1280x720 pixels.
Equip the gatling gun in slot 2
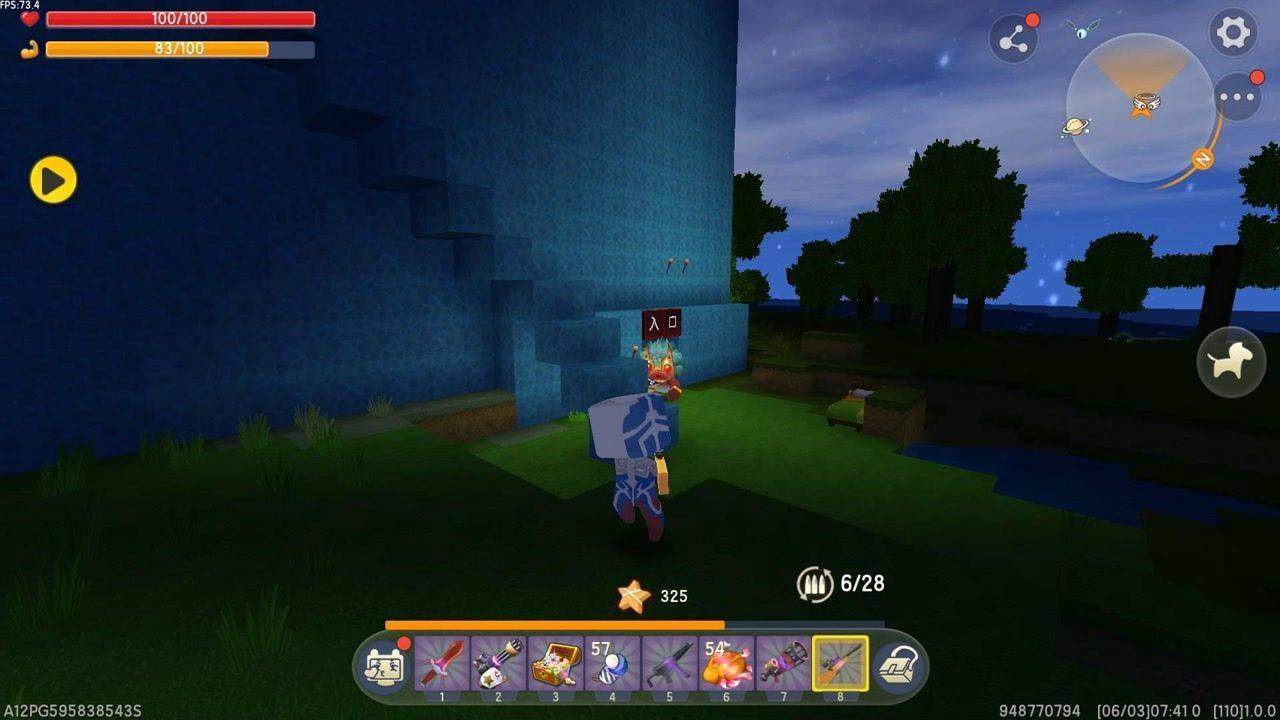pyautogui.click(x=498, y=662)
